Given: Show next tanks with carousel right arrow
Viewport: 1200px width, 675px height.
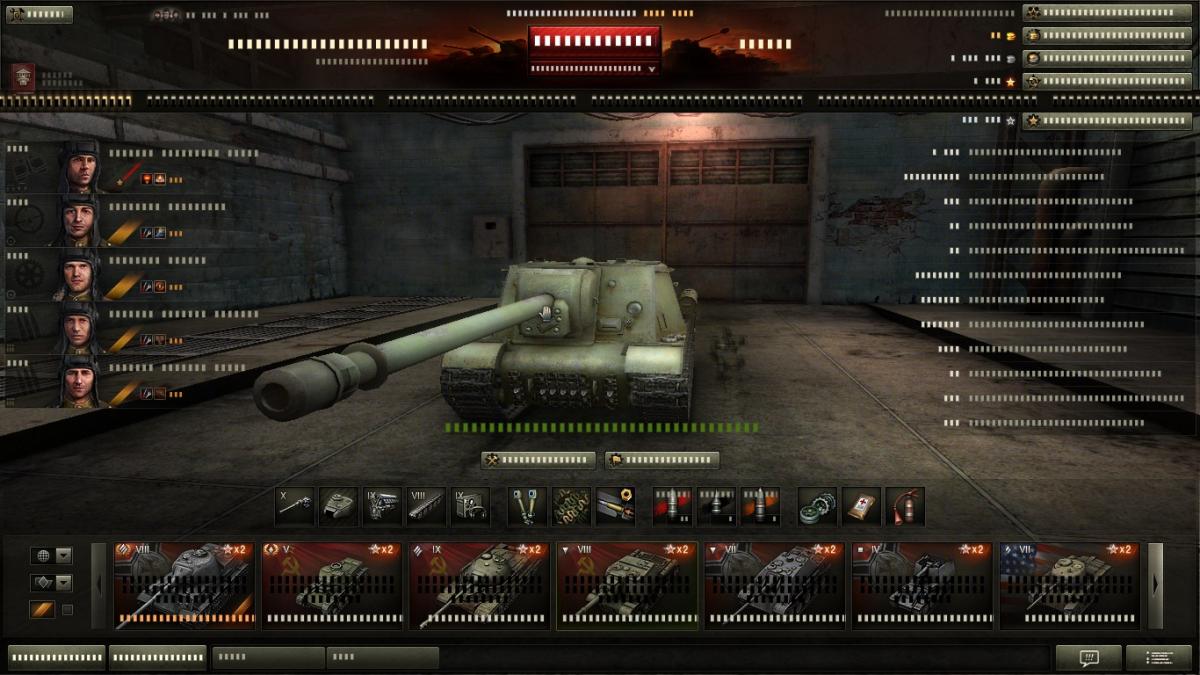Looking at the screenshot, I should [x=1155, y=586].
